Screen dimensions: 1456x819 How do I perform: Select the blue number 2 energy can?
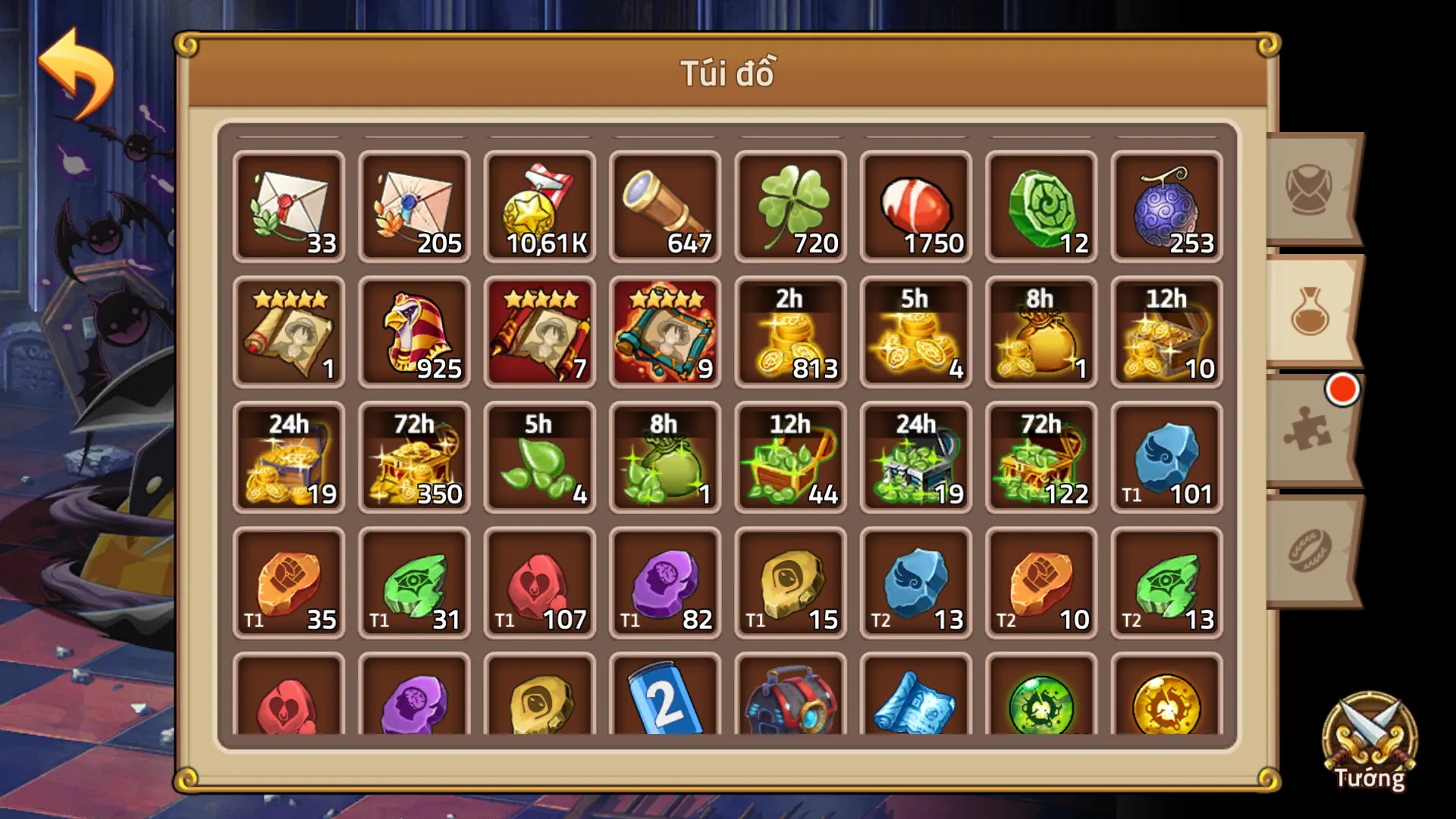pyautogui.click(x=665, y=705)
